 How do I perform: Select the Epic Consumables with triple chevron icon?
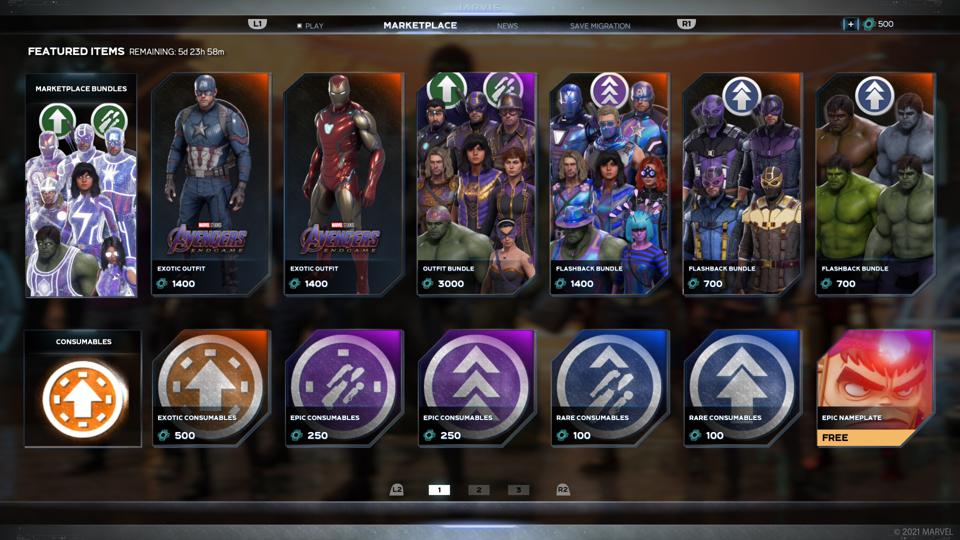476,389
